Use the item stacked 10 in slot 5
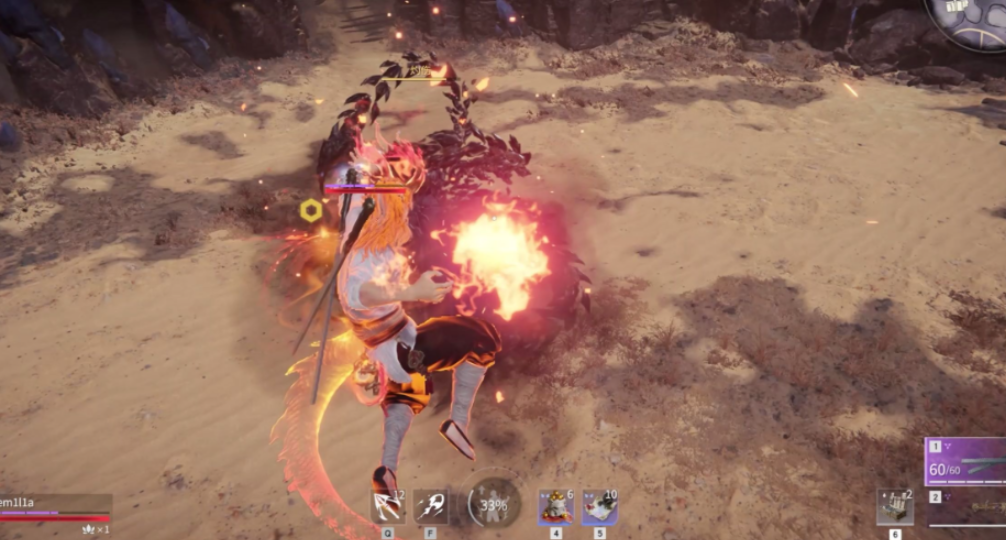The height and width of the screenshot is (540, 1006). click(x=600, y=507)
